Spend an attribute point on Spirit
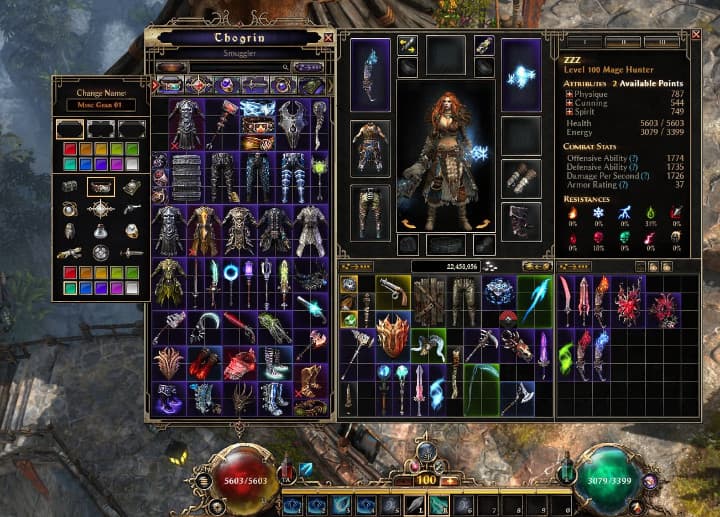Viewport: 720px width, 517px height. coord(569,112)
